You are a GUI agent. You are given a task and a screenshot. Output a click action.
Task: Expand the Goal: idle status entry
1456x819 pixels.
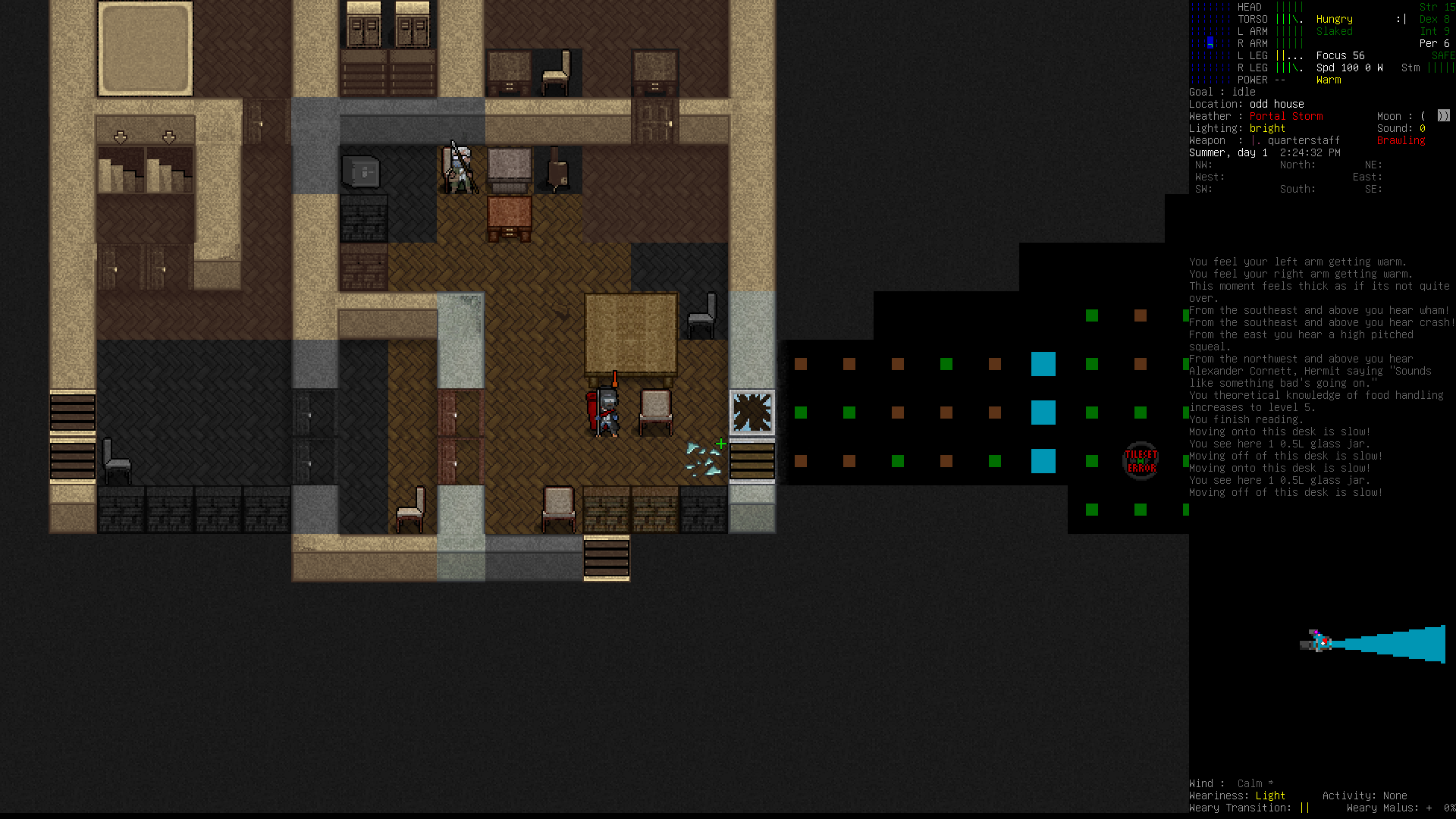coord(1222,92)
